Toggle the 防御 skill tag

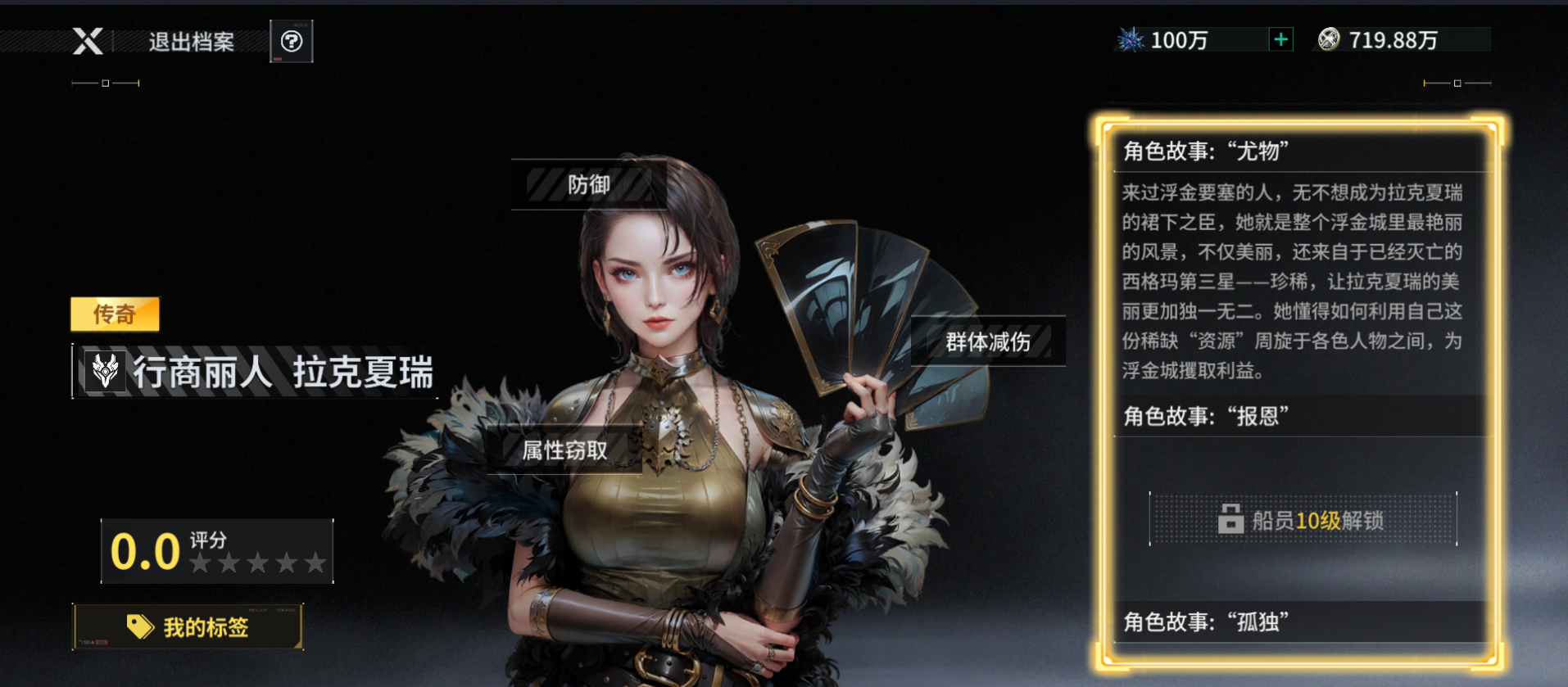point(588,185)
